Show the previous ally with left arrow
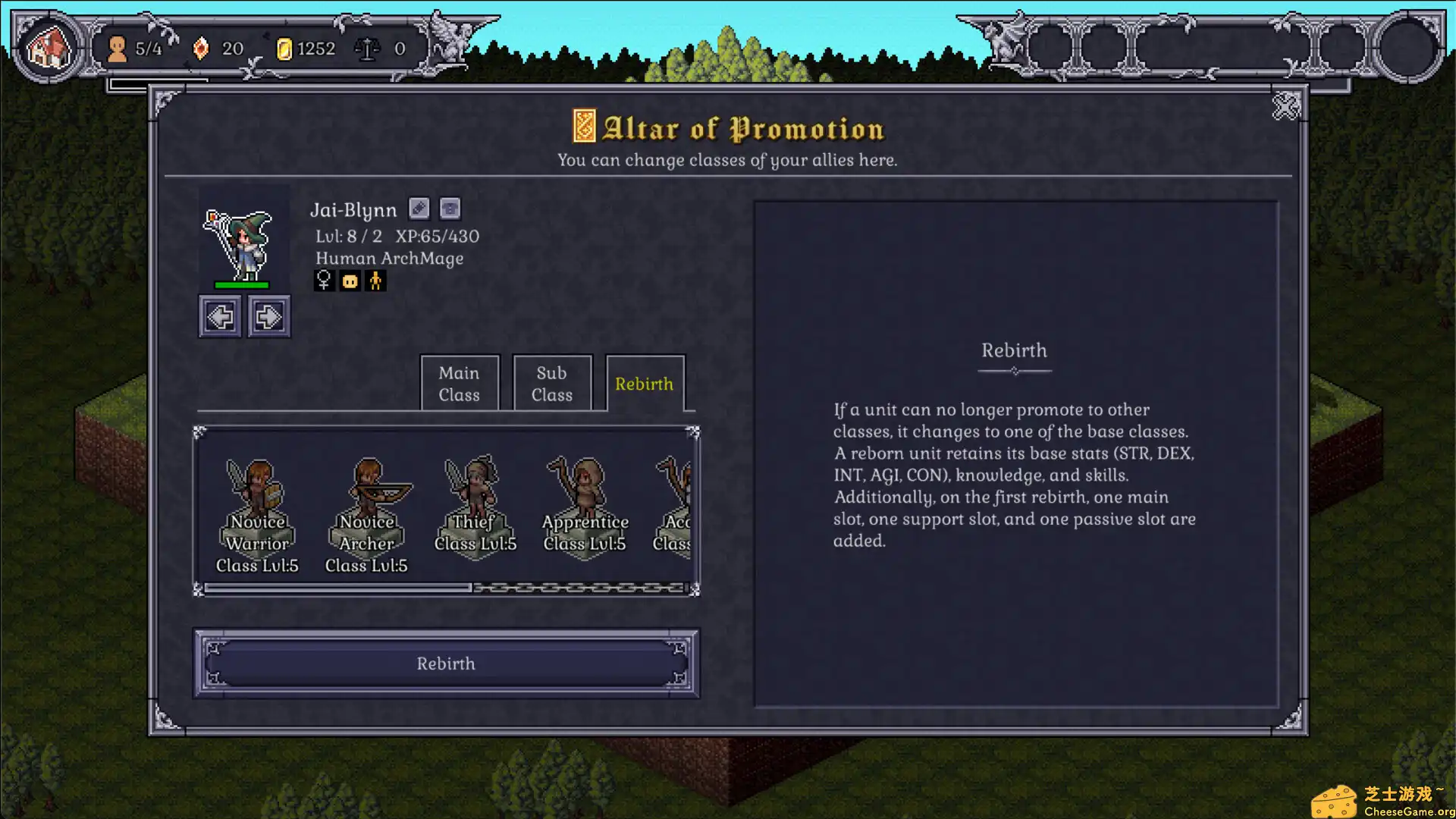This screenshot has height=819, width=1456. (x=220, y=316)
